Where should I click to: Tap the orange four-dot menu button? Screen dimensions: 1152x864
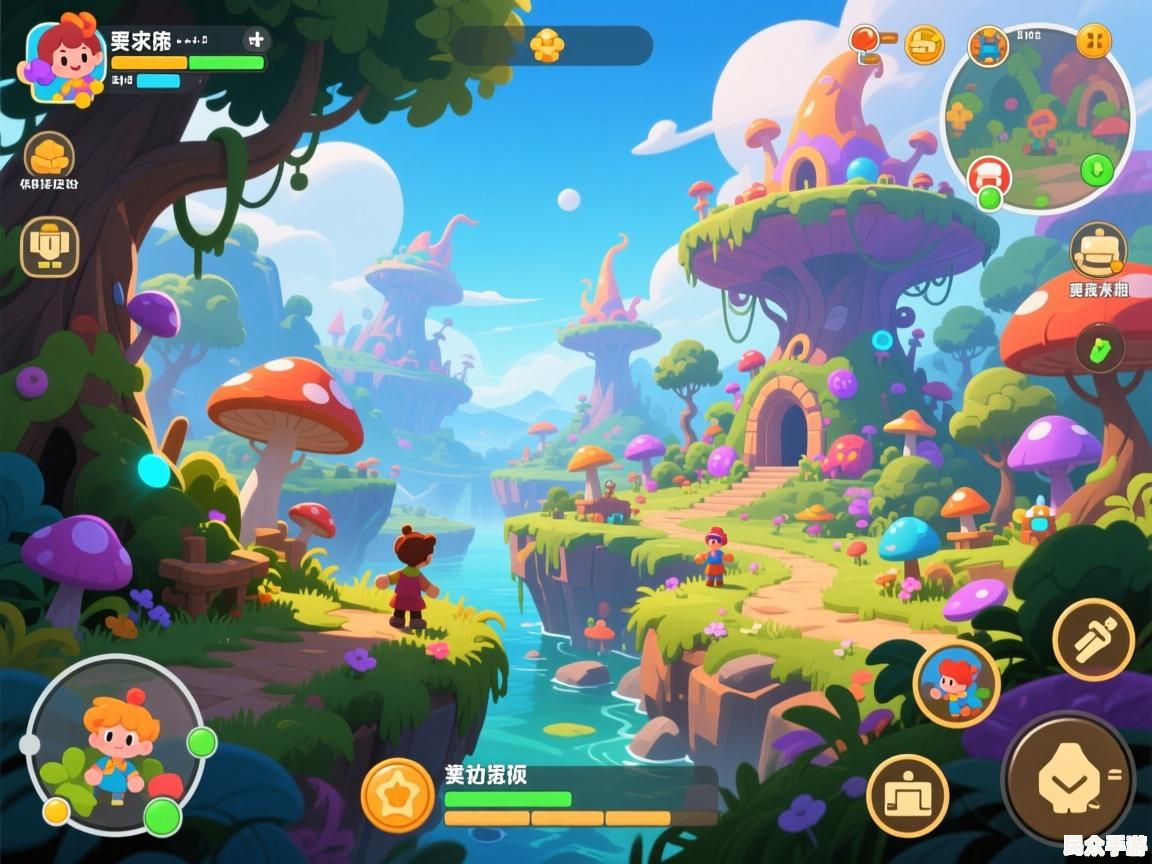(x=1093, y=41)
